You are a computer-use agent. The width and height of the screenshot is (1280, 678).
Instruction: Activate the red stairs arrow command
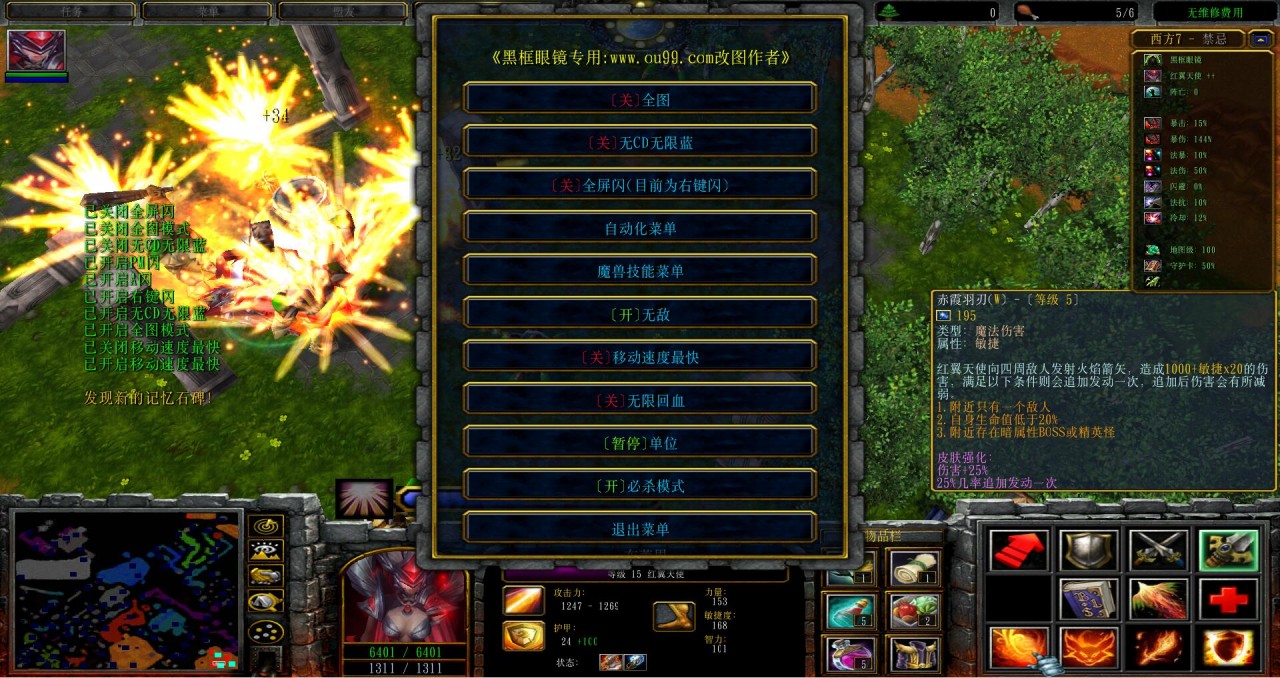coord(1019,551)
